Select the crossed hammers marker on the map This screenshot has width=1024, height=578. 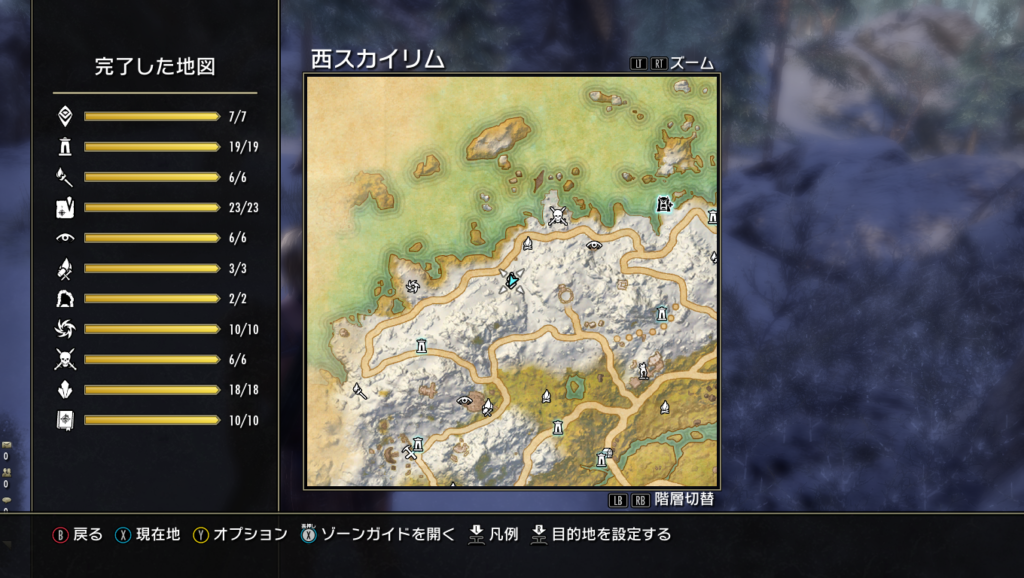408,453
